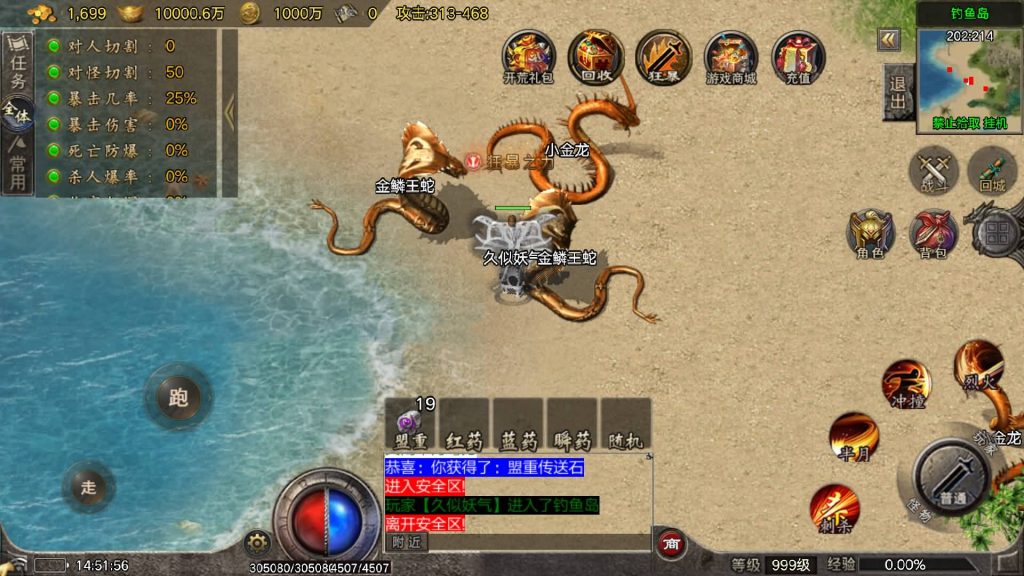Open the 充值 recharge icon

click(798, 56)
